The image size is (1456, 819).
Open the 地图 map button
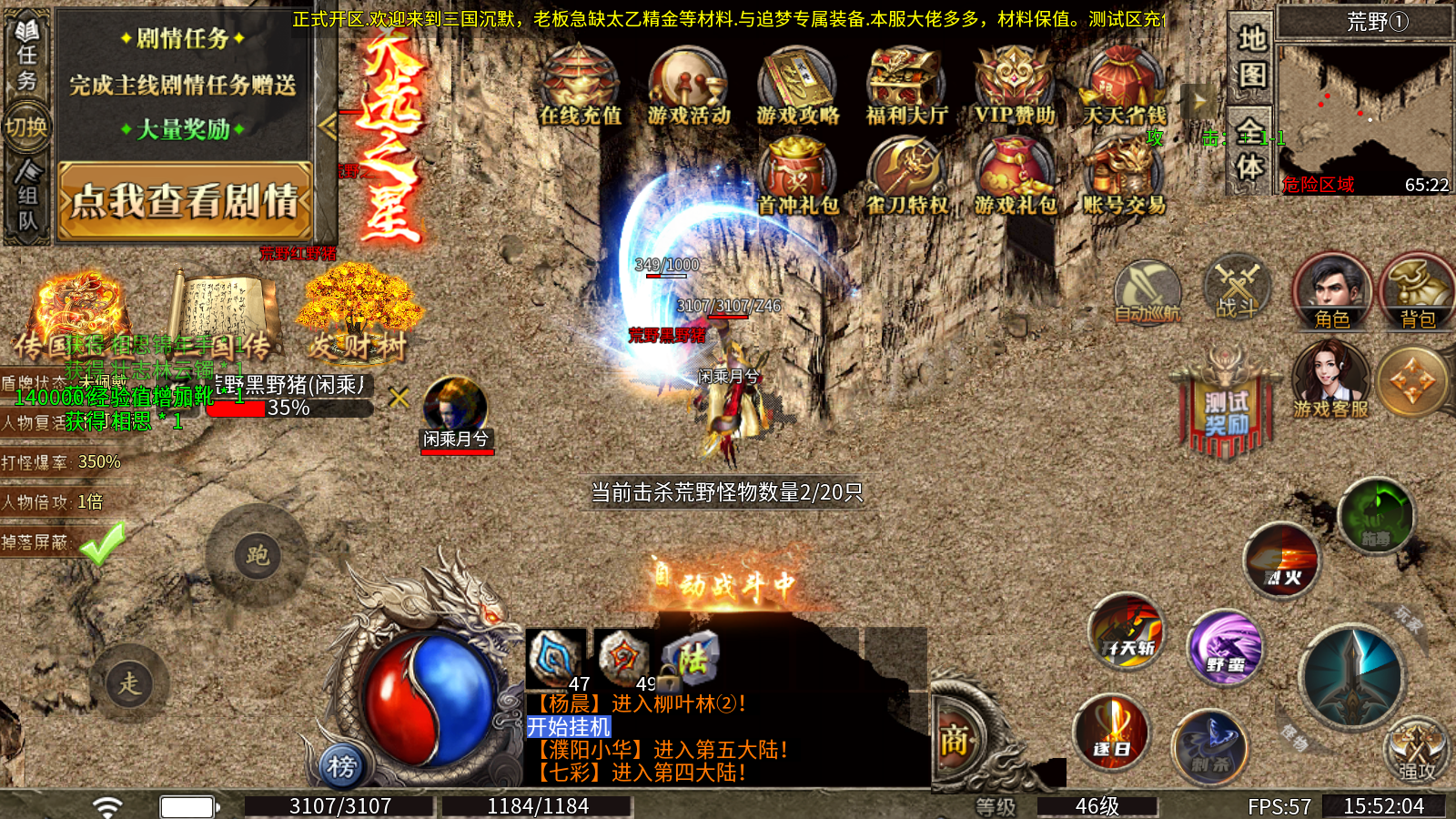(1251, 56)
